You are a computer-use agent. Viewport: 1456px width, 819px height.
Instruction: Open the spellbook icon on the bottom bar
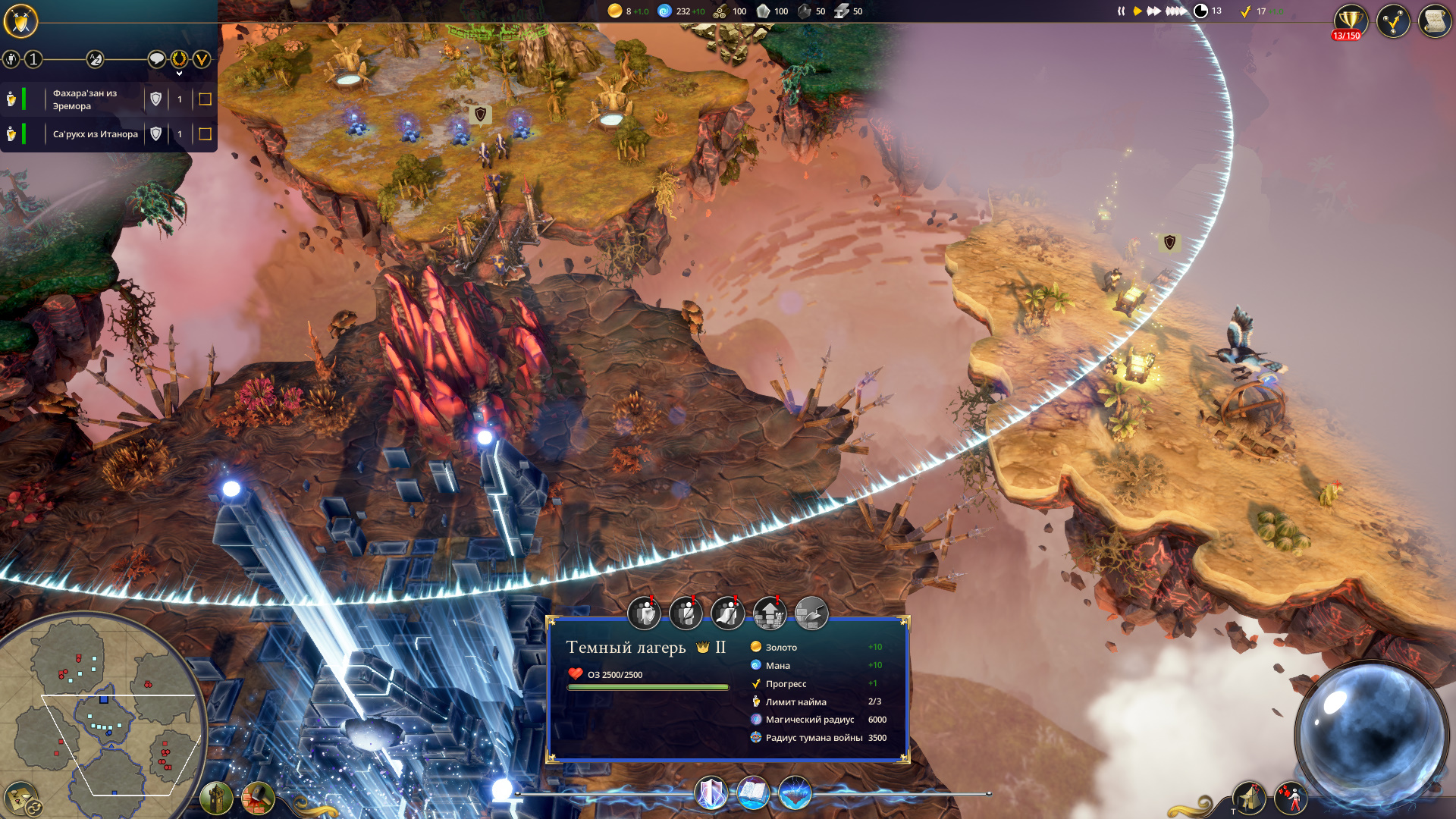(x=753, y=793)
